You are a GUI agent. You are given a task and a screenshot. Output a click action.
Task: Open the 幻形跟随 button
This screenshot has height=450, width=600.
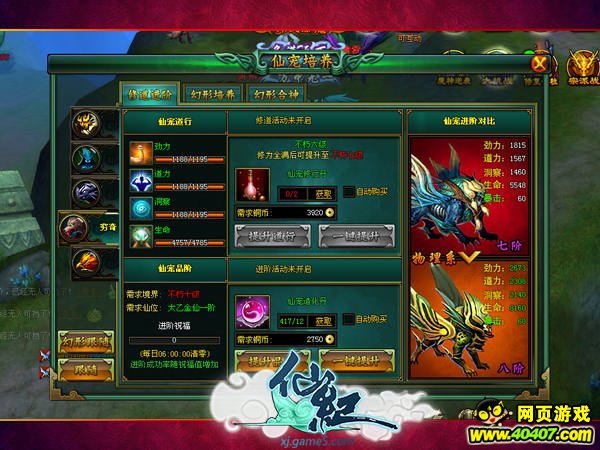coord(85,342)
